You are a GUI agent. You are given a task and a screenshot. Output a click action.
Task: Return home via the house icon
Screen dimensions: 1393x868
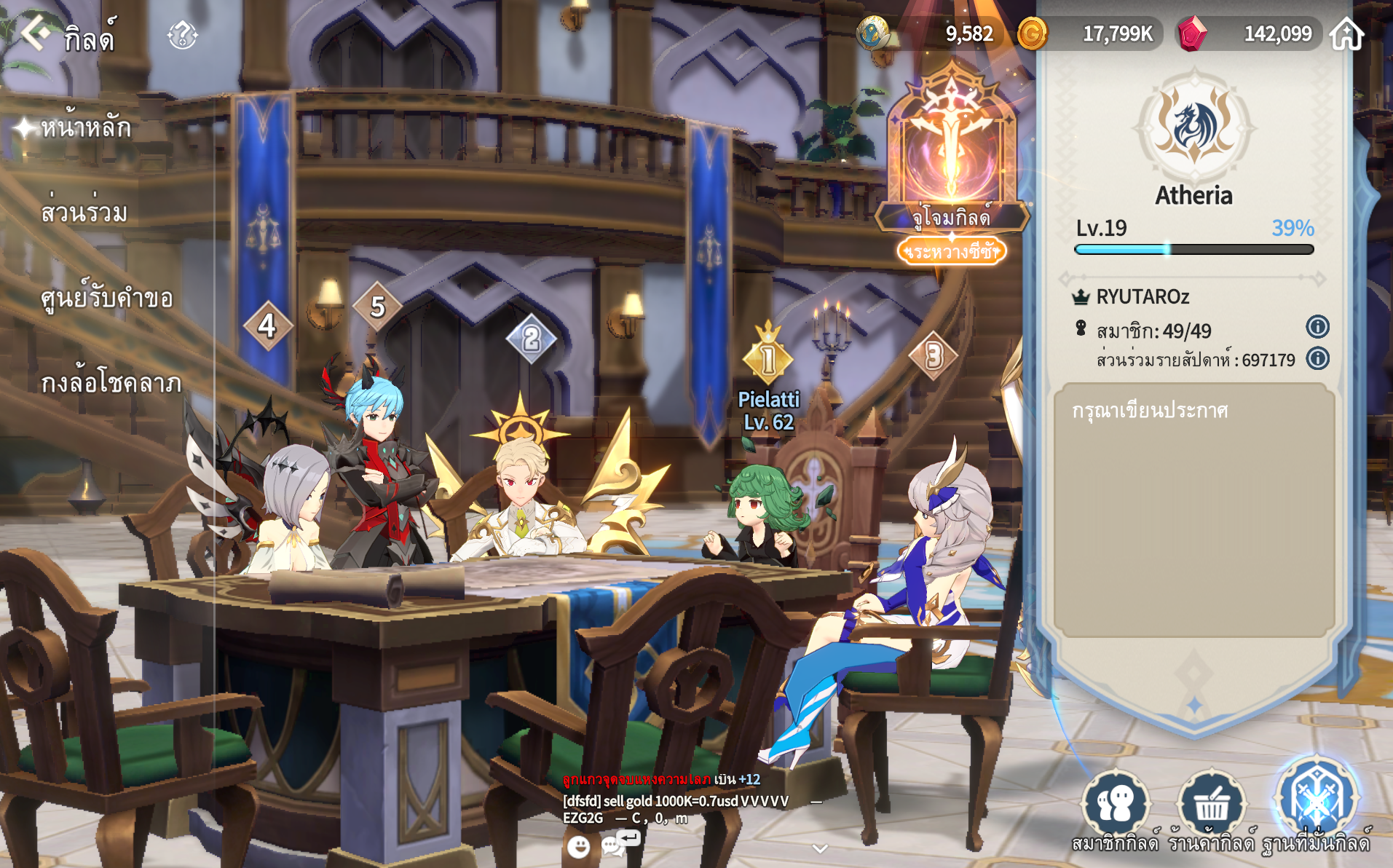pyautogui.click(x=1346, y=33)
